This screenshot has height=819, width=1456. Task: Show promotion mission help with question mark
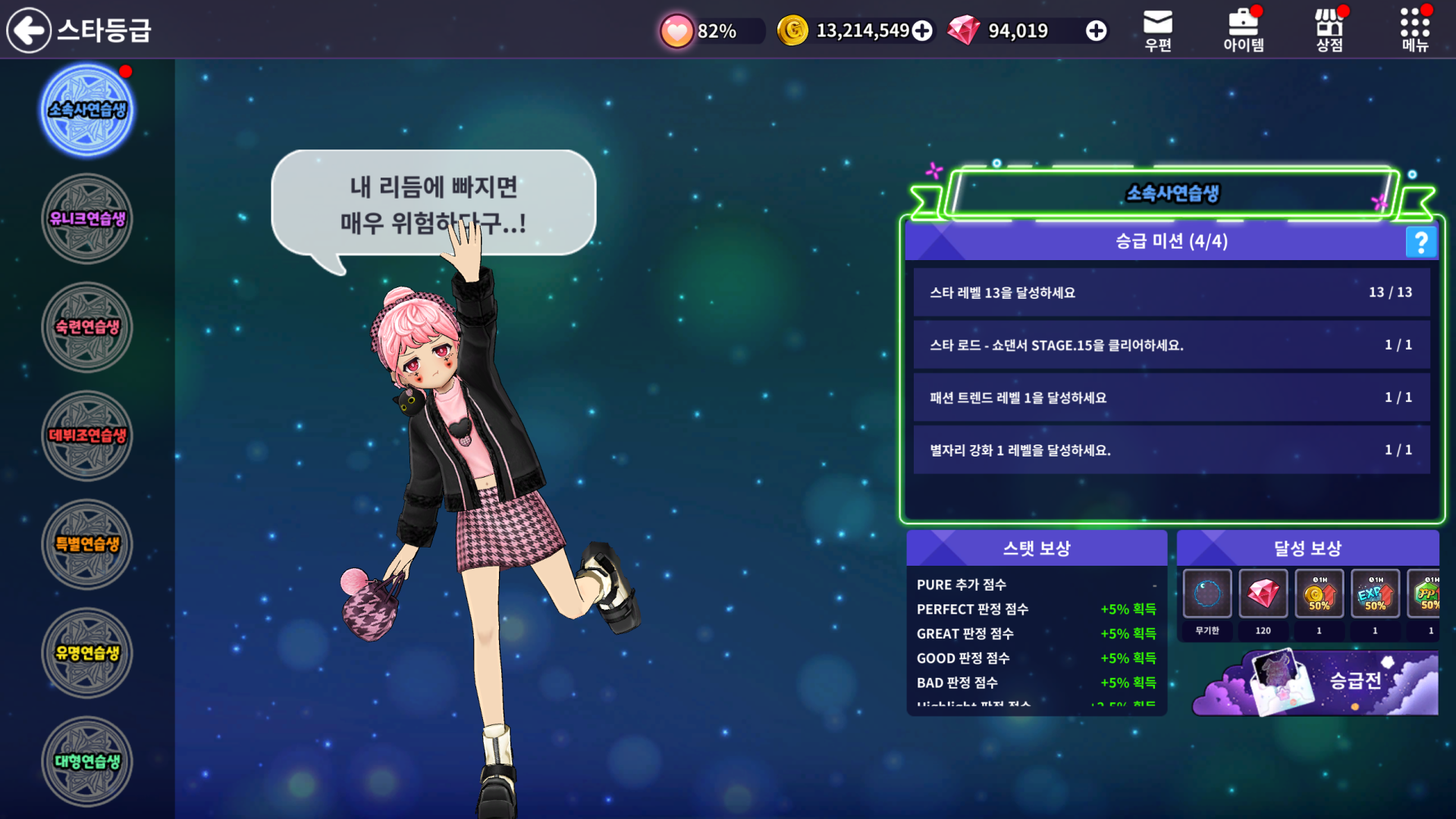(1421, 242)
